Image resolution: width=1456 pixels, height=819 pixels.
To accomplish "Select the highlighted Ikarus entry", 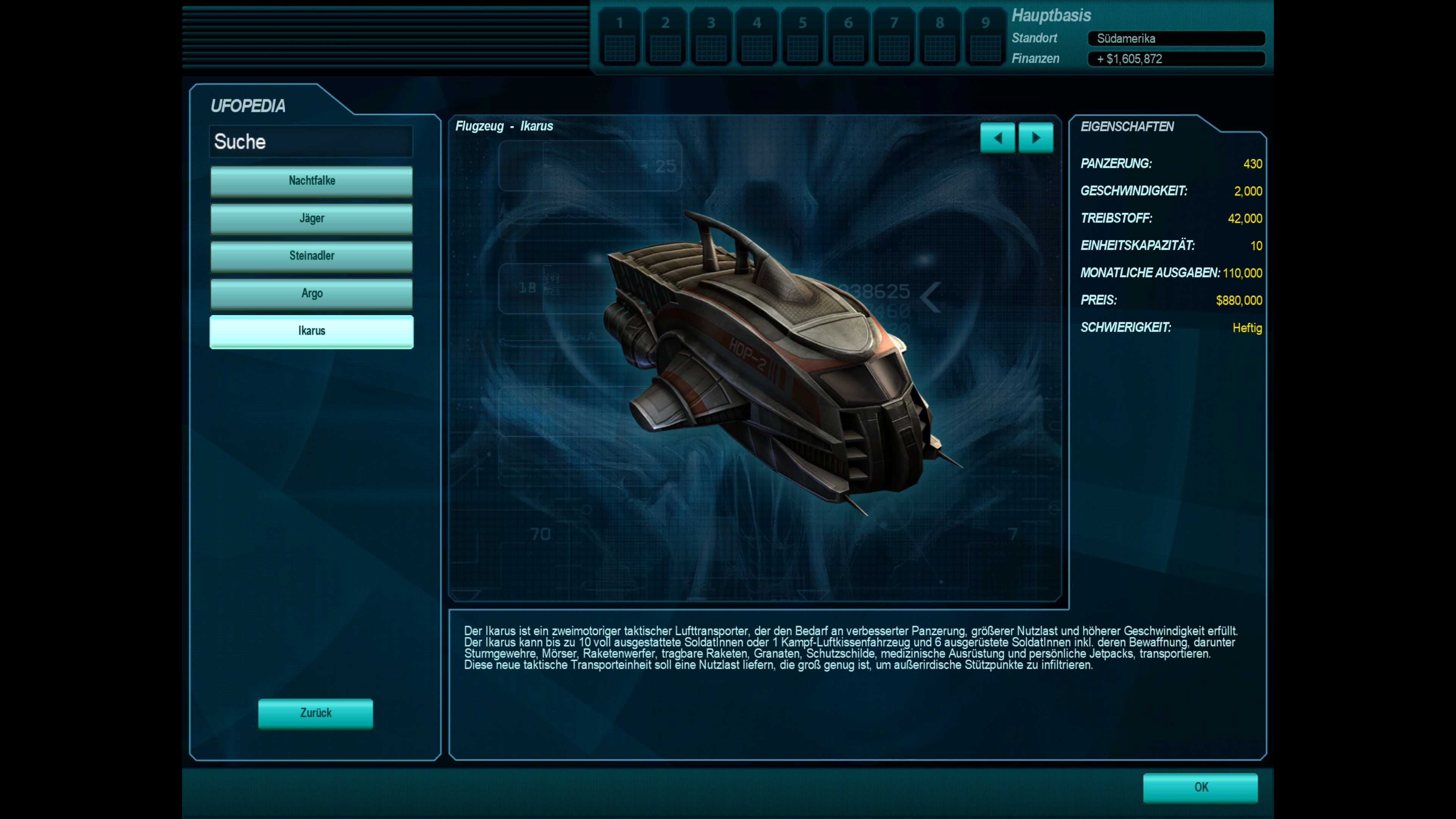I will pyautogui.click(x=311, y=331).
